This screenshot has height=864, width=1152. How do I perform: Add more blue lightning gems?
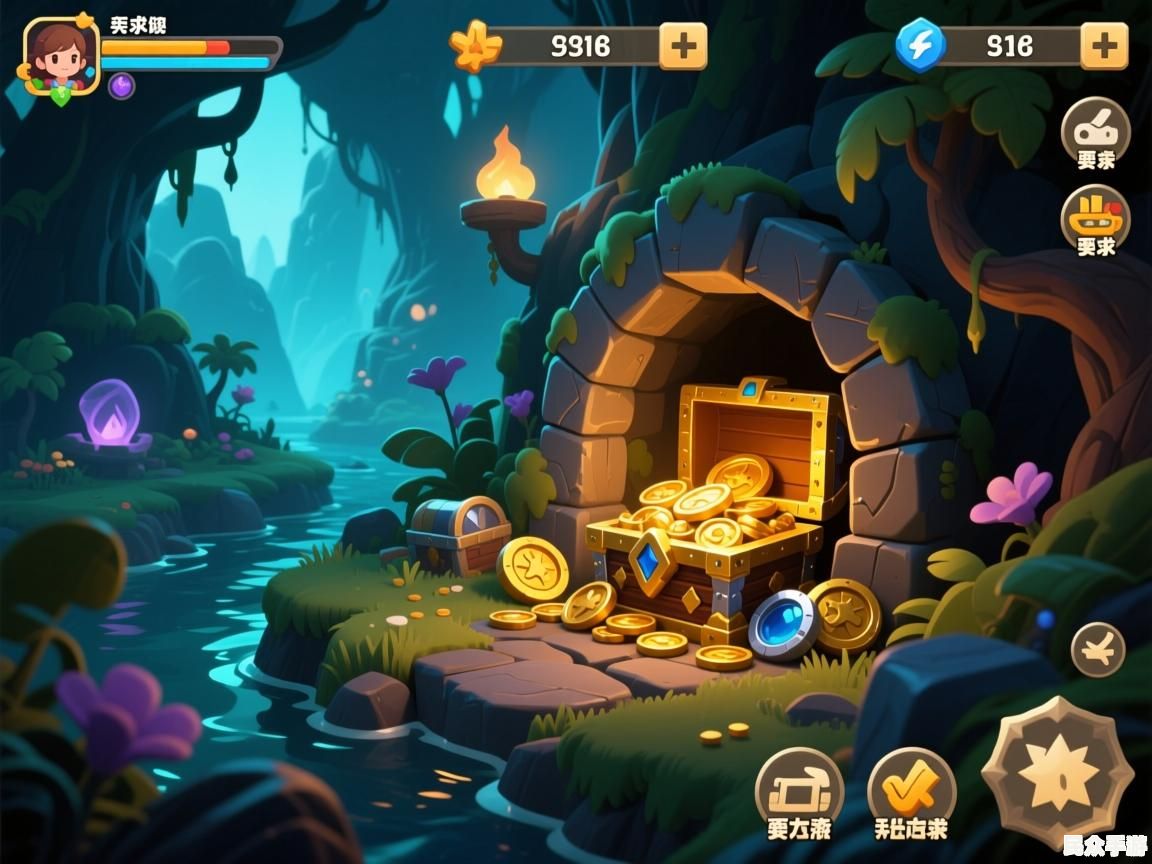point(1104,46)
